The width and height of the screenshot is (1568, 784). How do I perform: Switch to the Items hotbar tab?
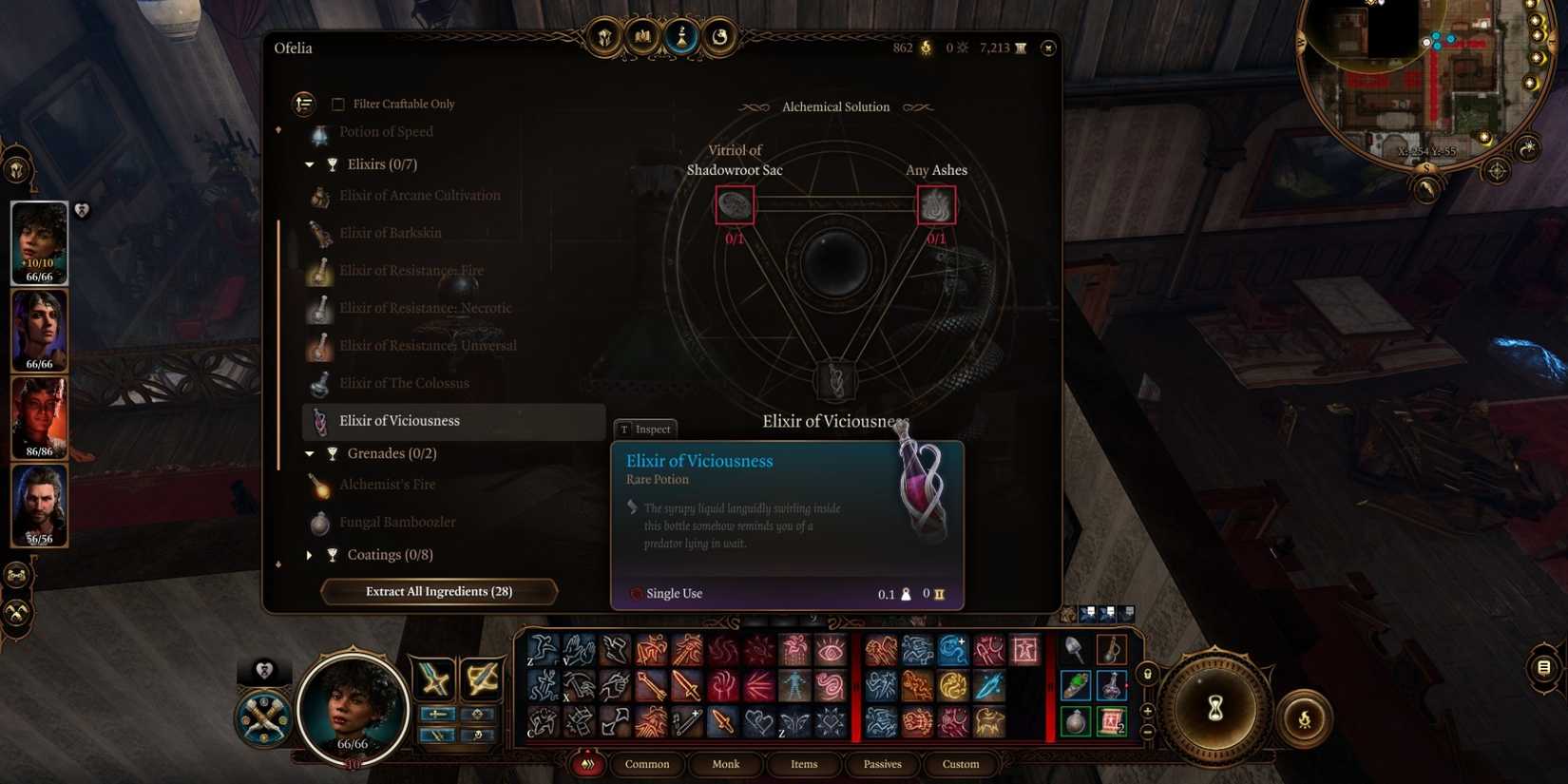point(804,764)
